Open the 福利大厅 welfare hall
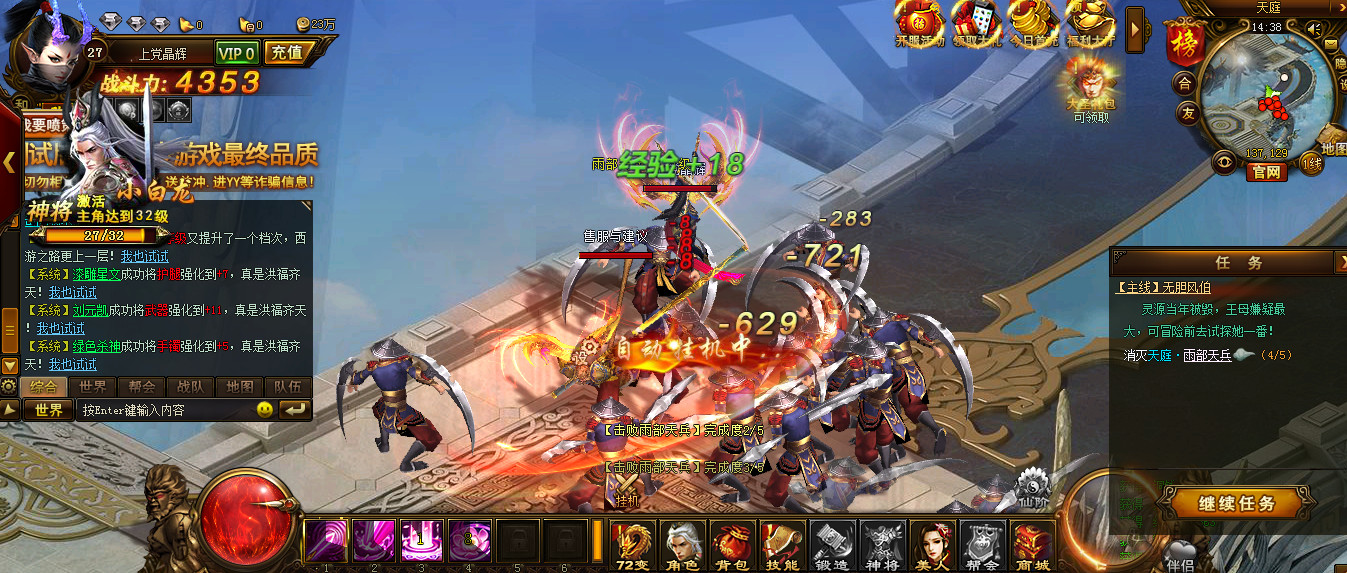Screen dimensions: 1347x573 [x=1090, y=22]
